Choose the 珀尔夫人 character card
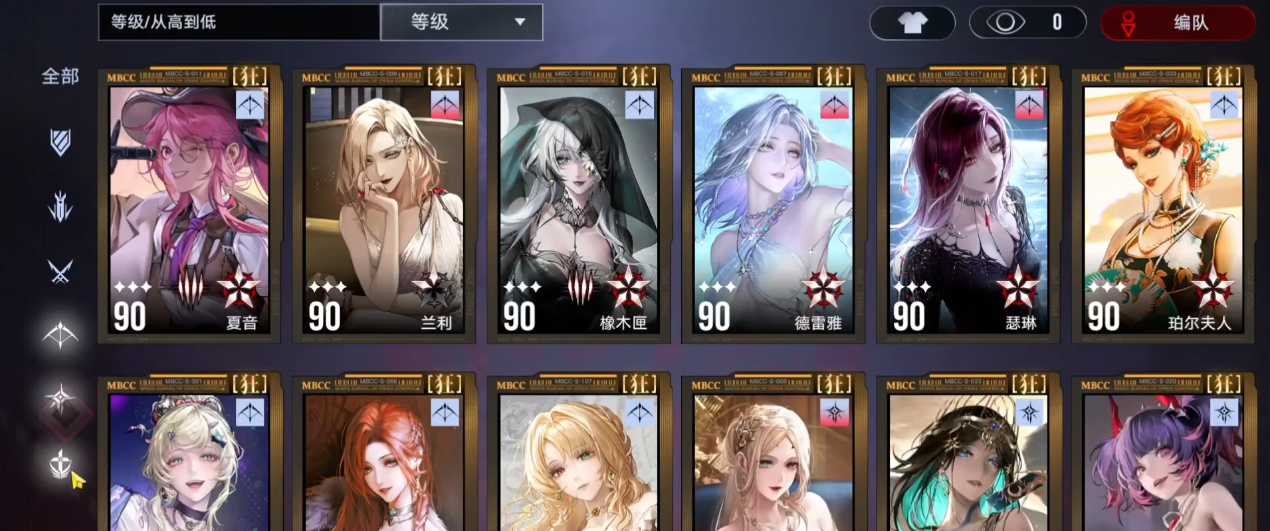This screenshot has width=1270, height=531. pyautogui.click(x=1163, y=205)
